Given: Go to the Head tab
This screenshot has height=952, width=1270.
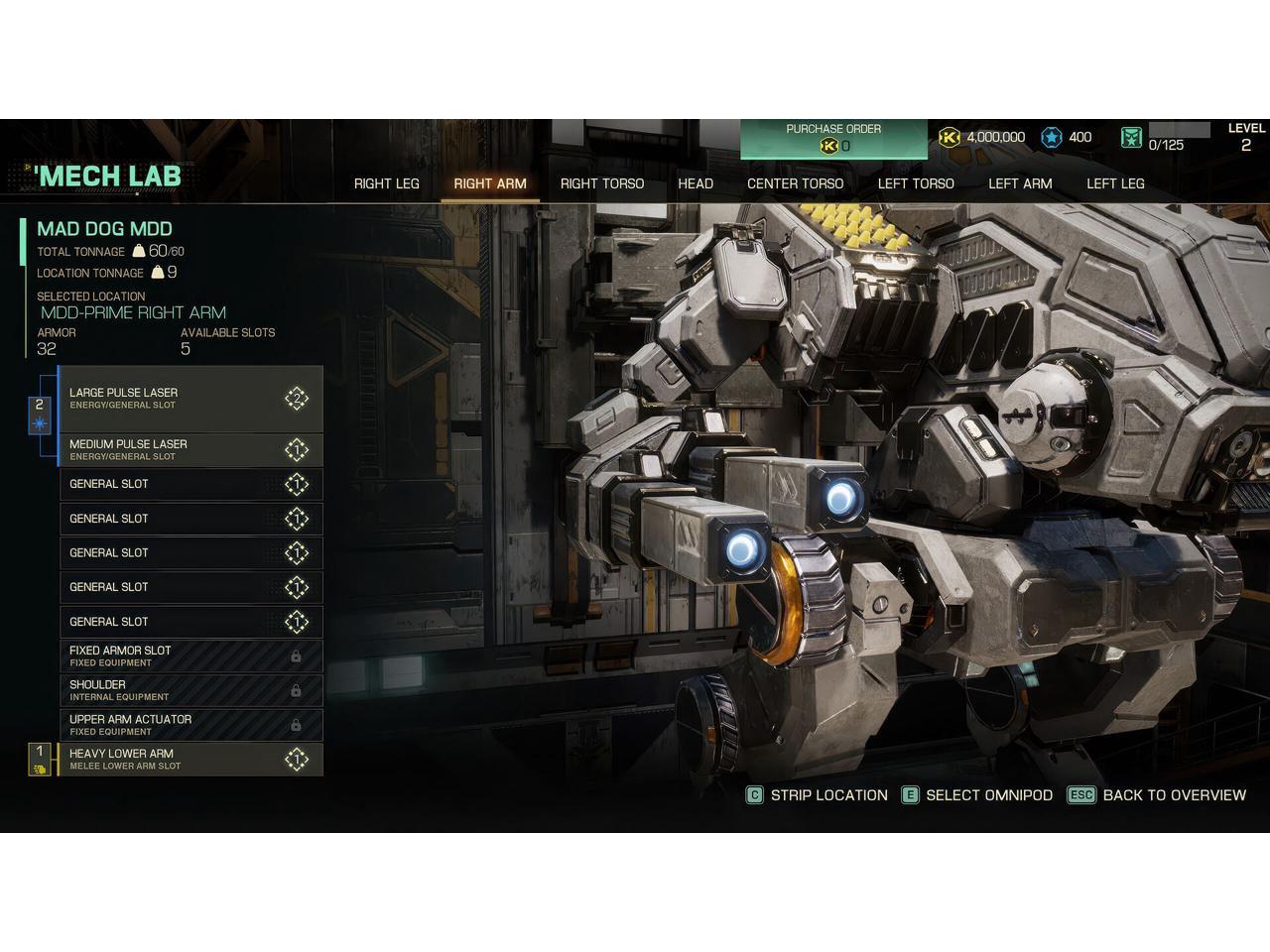Looking at the screenshot, I should coord(696,183).
